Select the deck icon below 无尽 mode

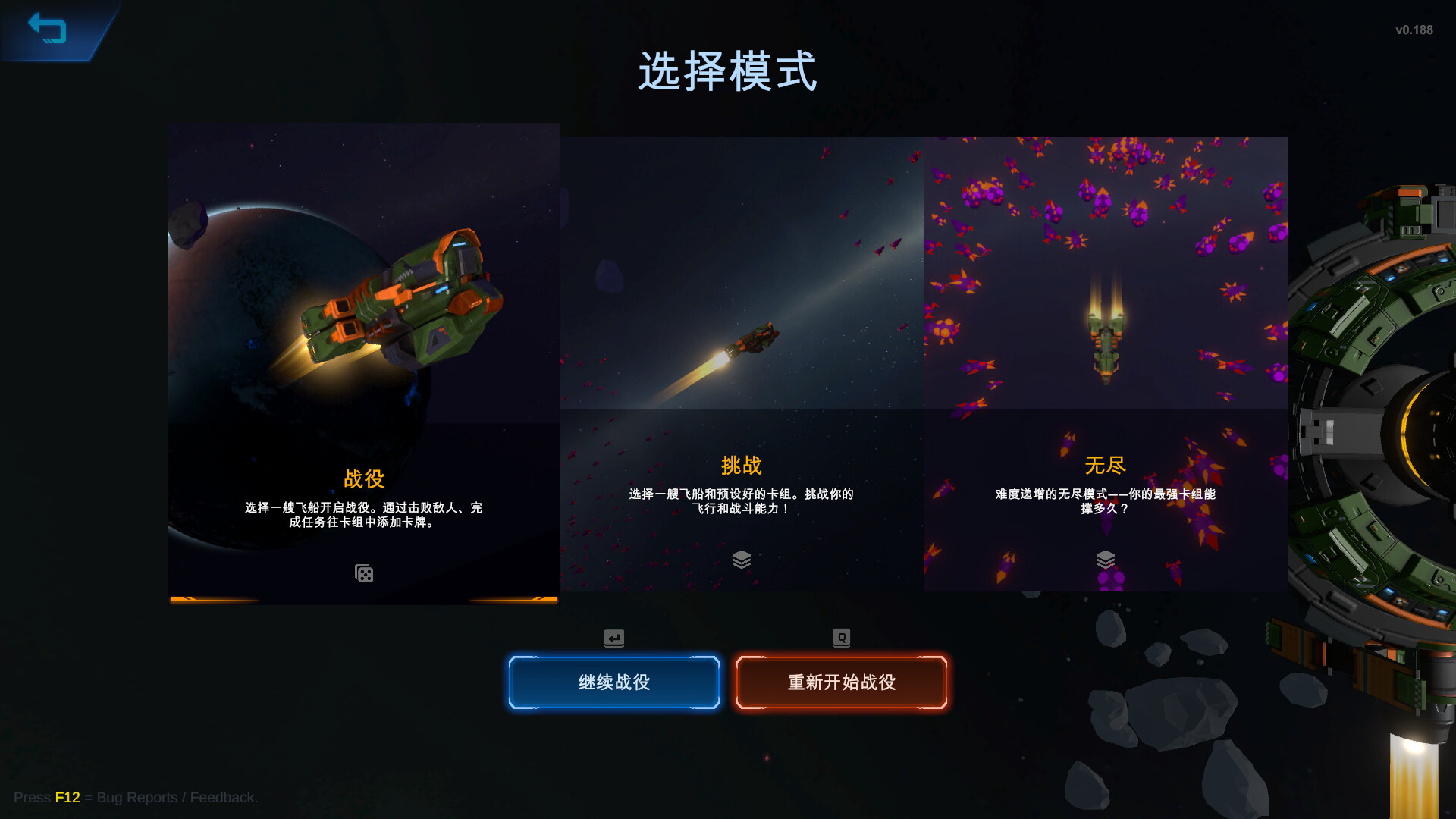click(1106, 559)
